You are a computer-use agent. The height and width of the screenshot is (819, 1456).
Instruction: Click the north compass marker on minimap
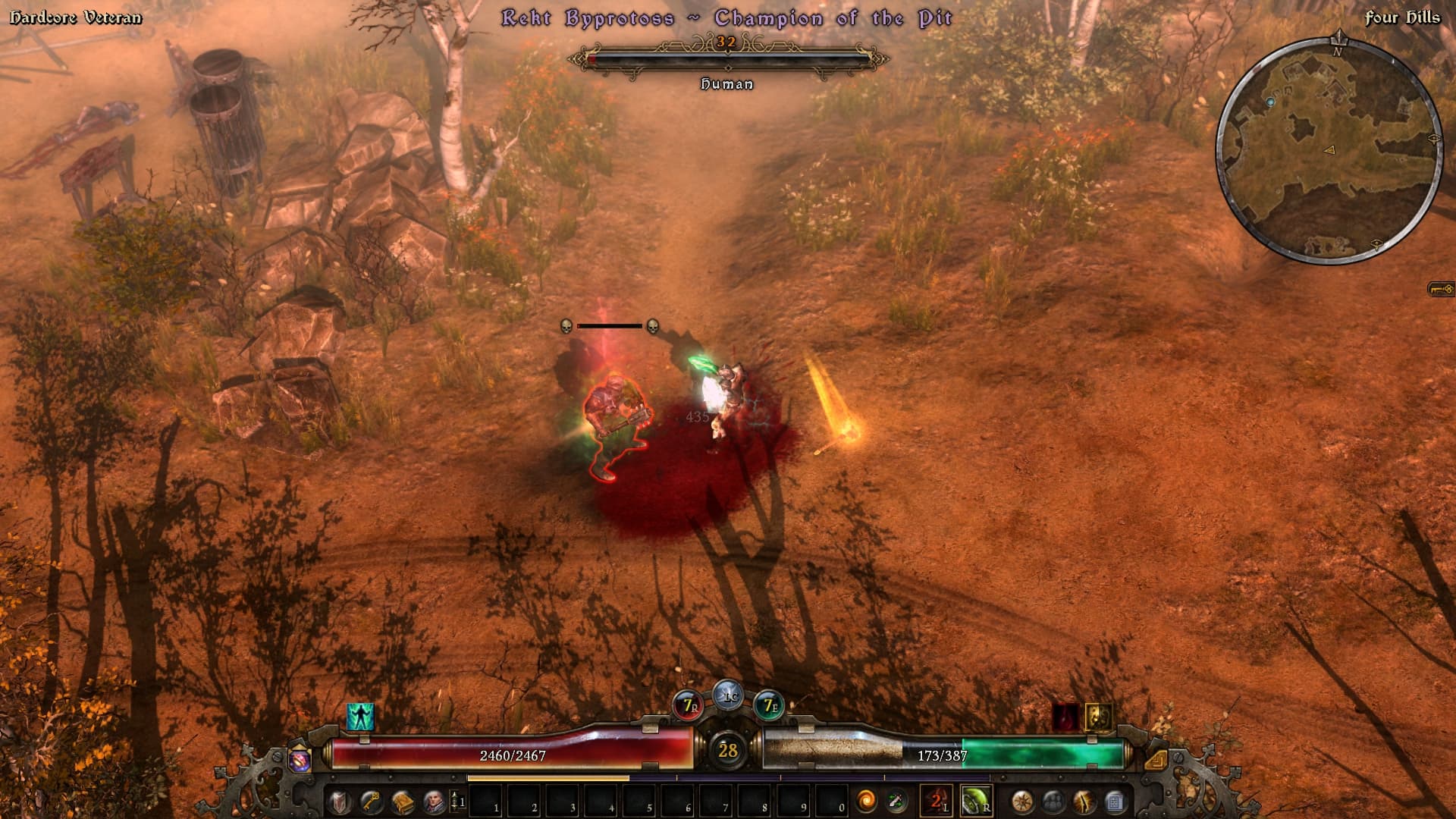(x=1338, y=41)
